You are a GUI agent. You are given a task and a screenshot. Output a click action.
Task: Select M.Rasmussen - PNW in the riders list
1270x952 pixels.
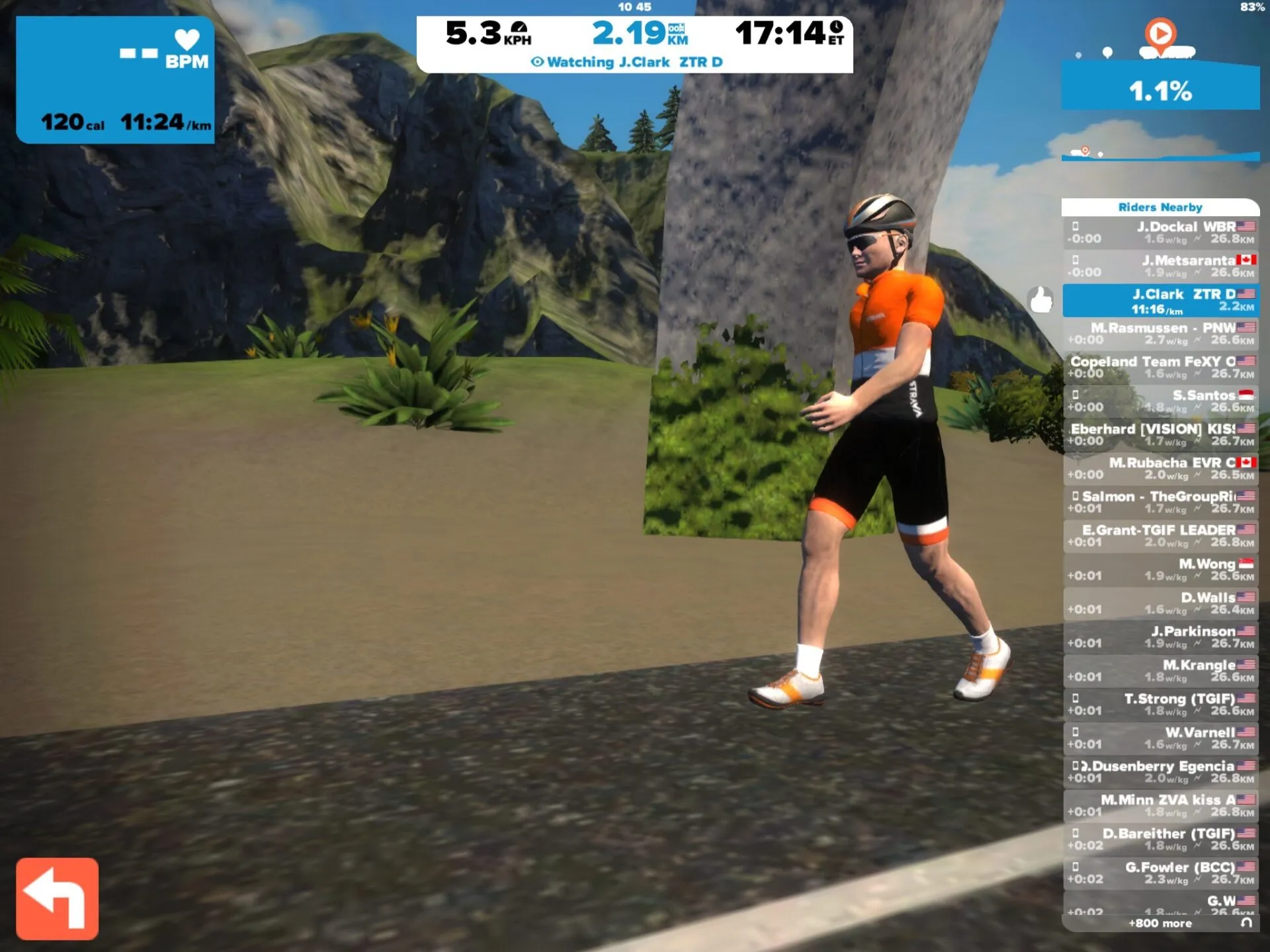(1160, 334)
